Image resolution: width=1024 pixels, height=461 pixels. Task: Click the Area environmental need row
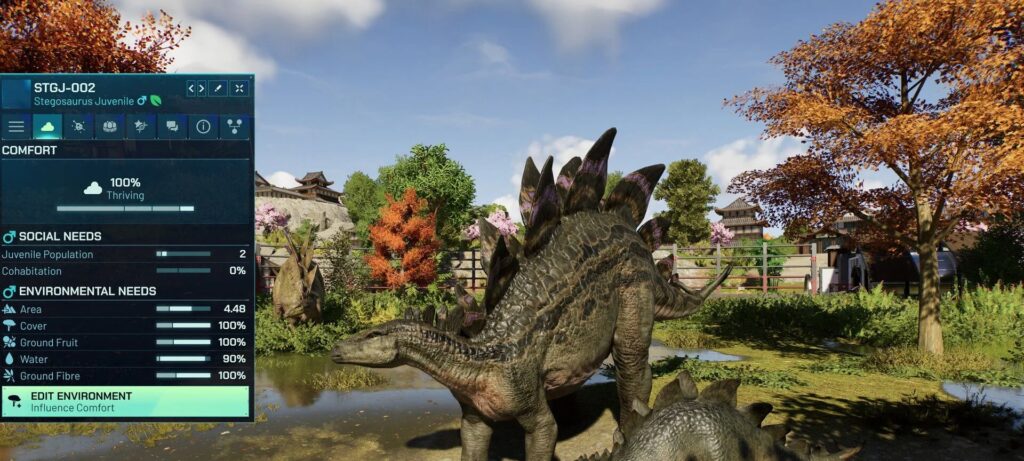[125, 309]
